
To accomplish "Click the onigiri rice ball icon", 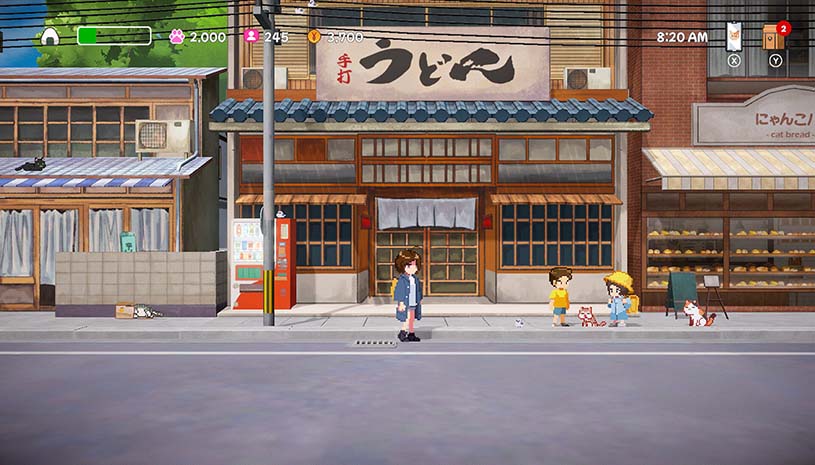I will point(50,37).
